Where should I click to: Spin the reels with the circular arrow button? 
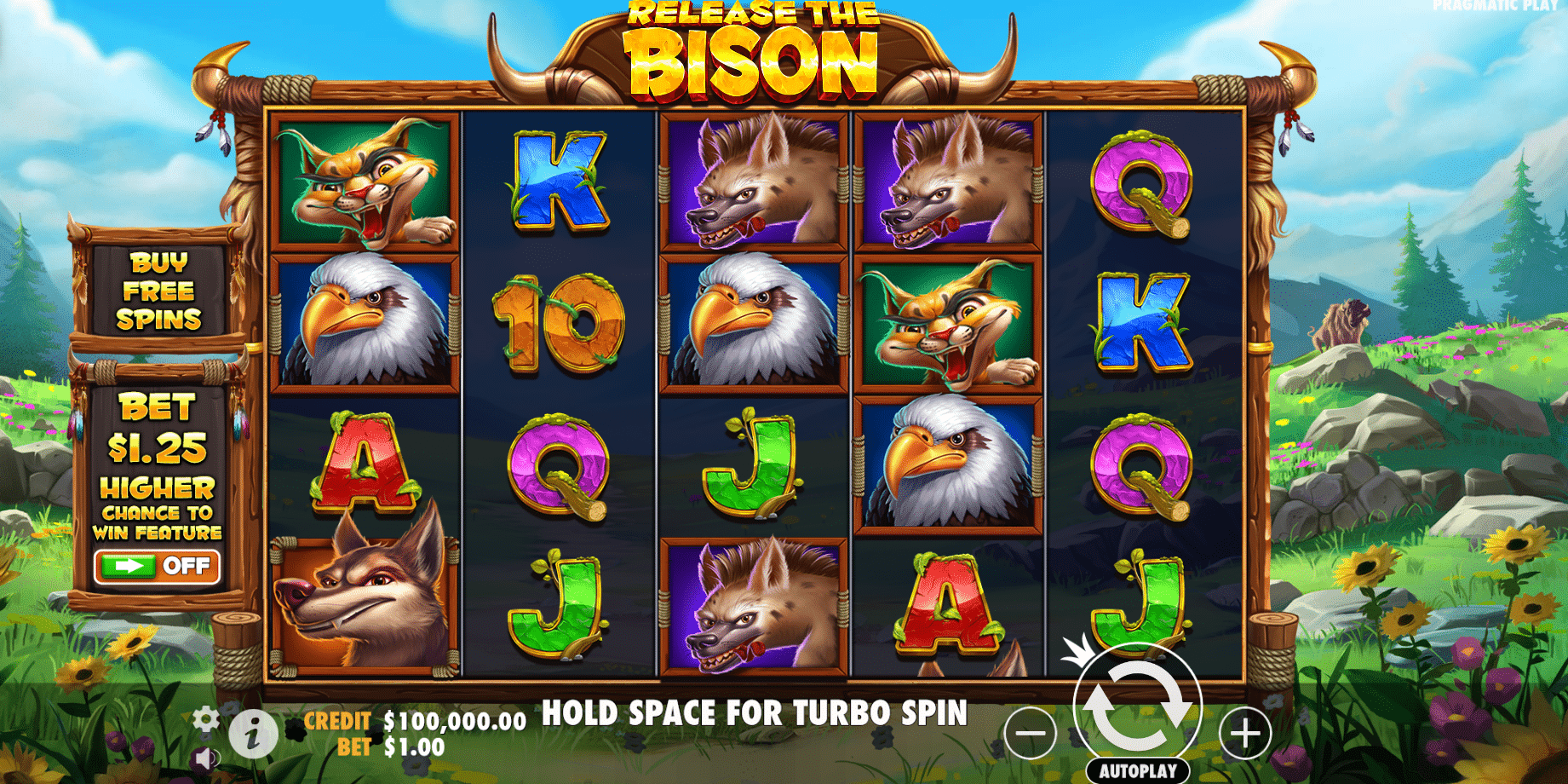(1137, 706)
